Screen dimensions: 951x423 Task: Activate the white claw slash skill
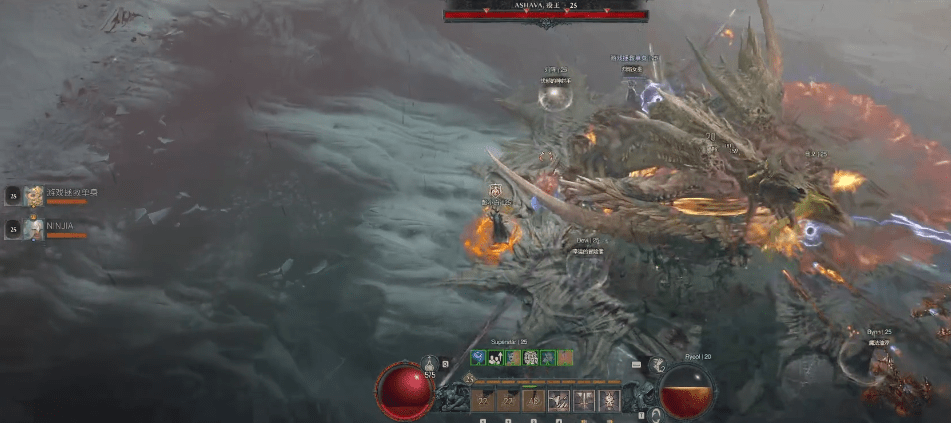(558, 401)
